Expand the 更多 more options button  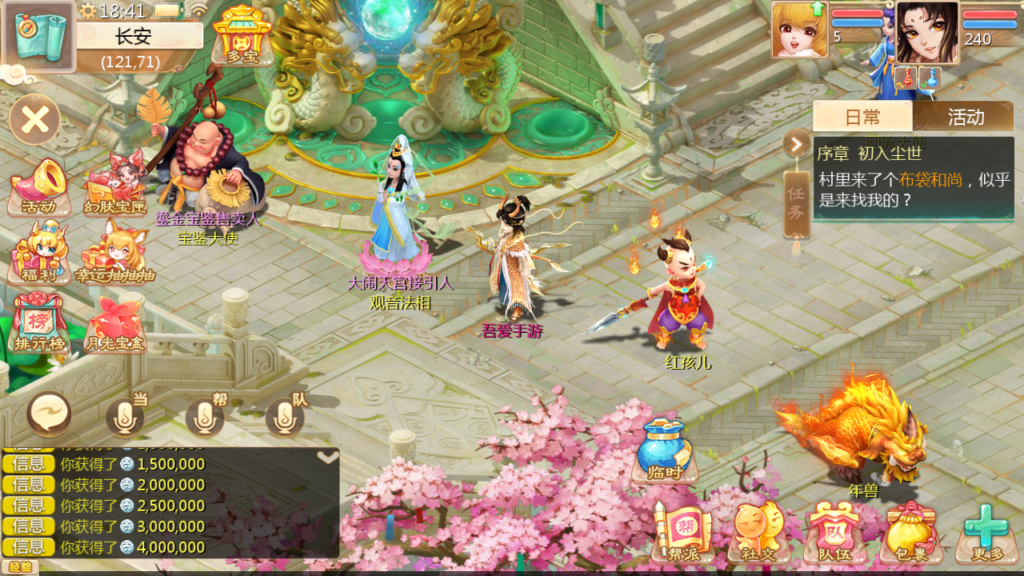click(984, 532)
